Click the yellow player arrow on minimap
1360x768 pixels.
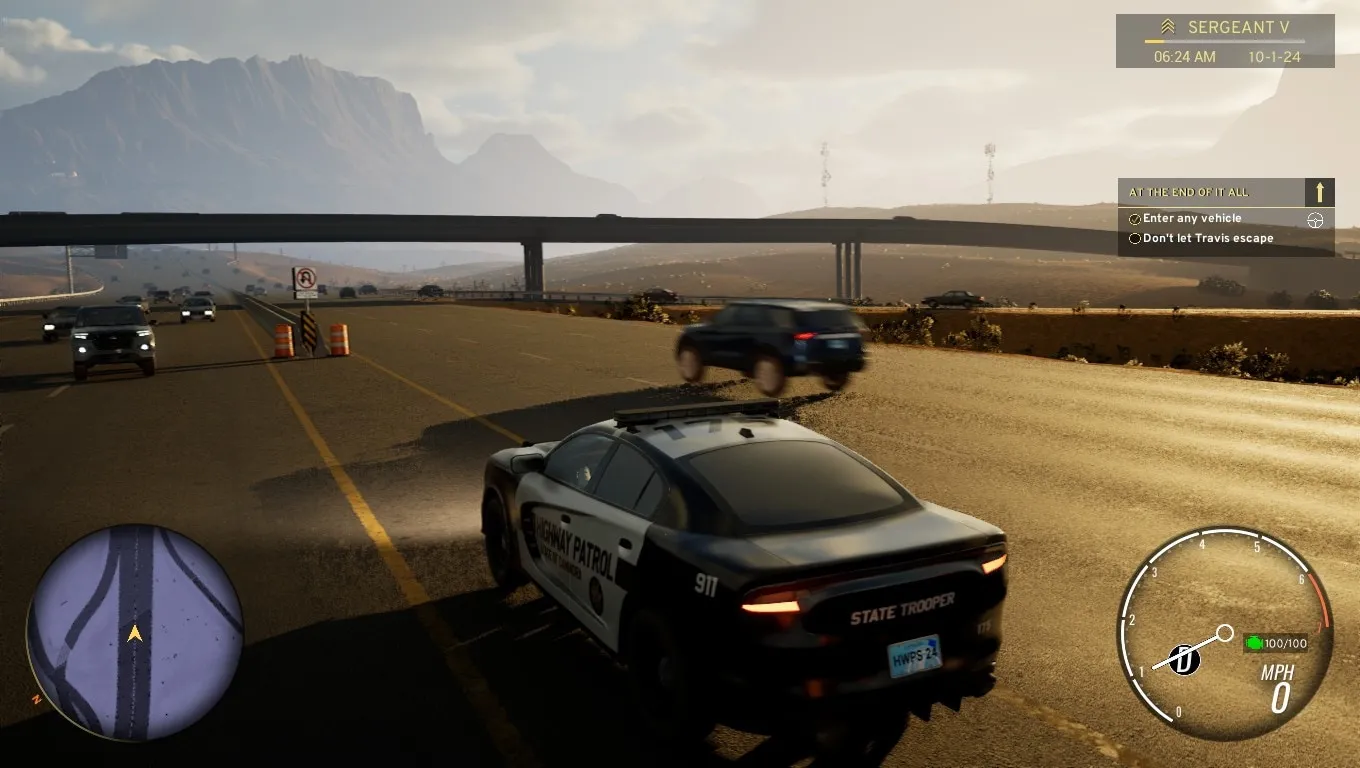coord(134,633)
